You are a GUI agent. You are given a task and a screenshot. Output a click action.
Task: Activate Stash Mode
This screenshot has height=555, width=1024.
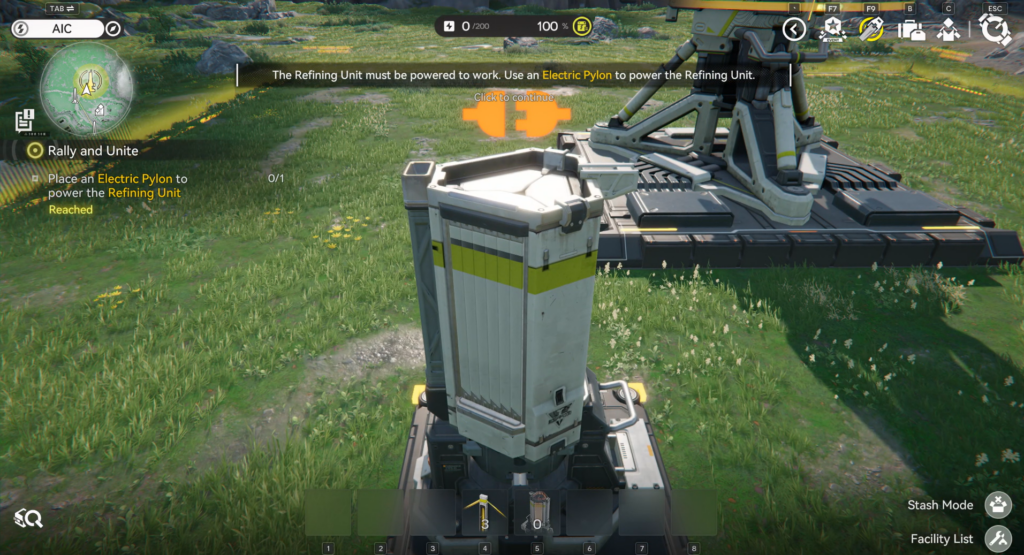pos(998,505)
